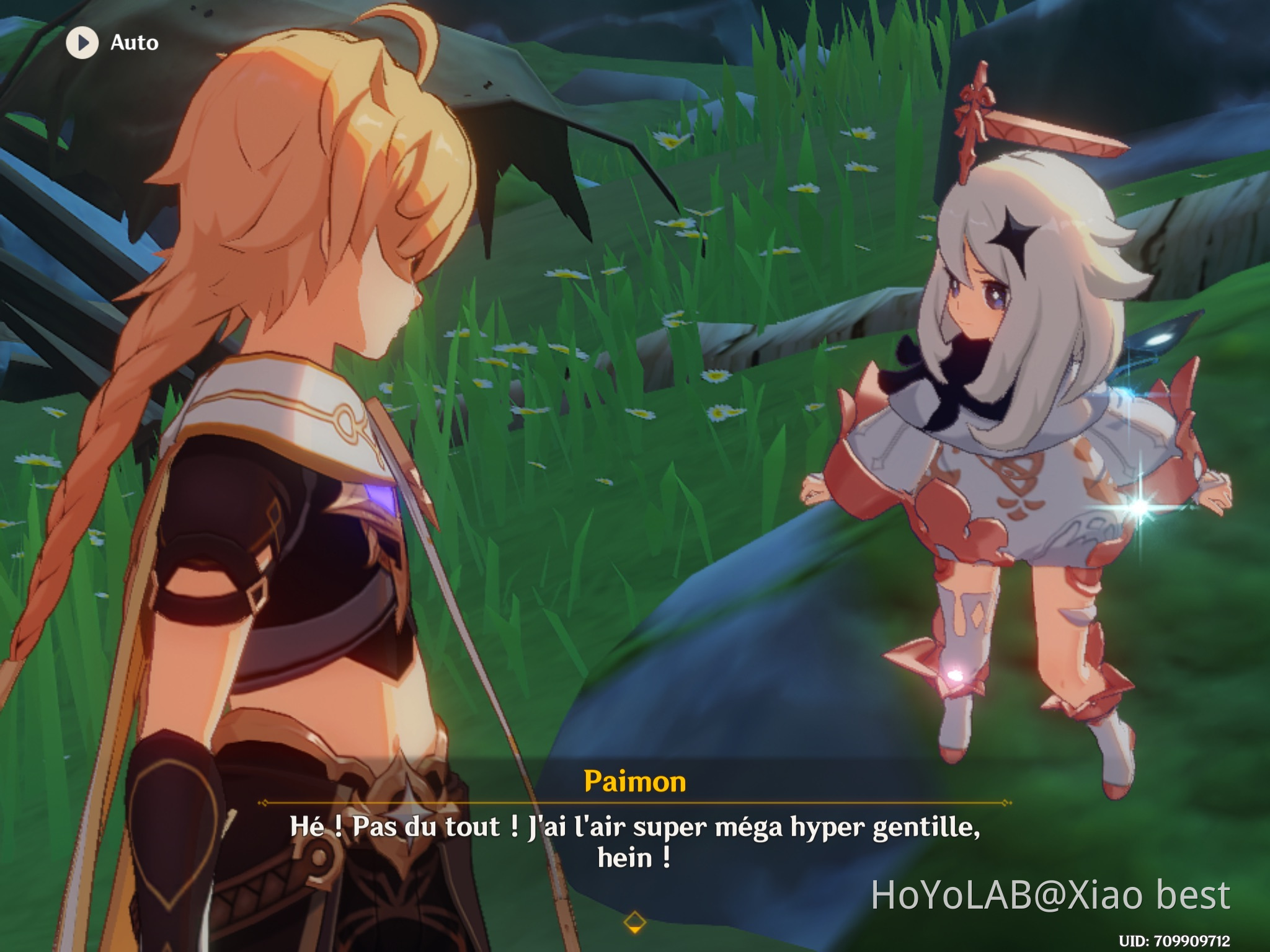Screen dimensions: 1270x952
Task: Select the Auto label in the corner
Action: click(135, 43)
